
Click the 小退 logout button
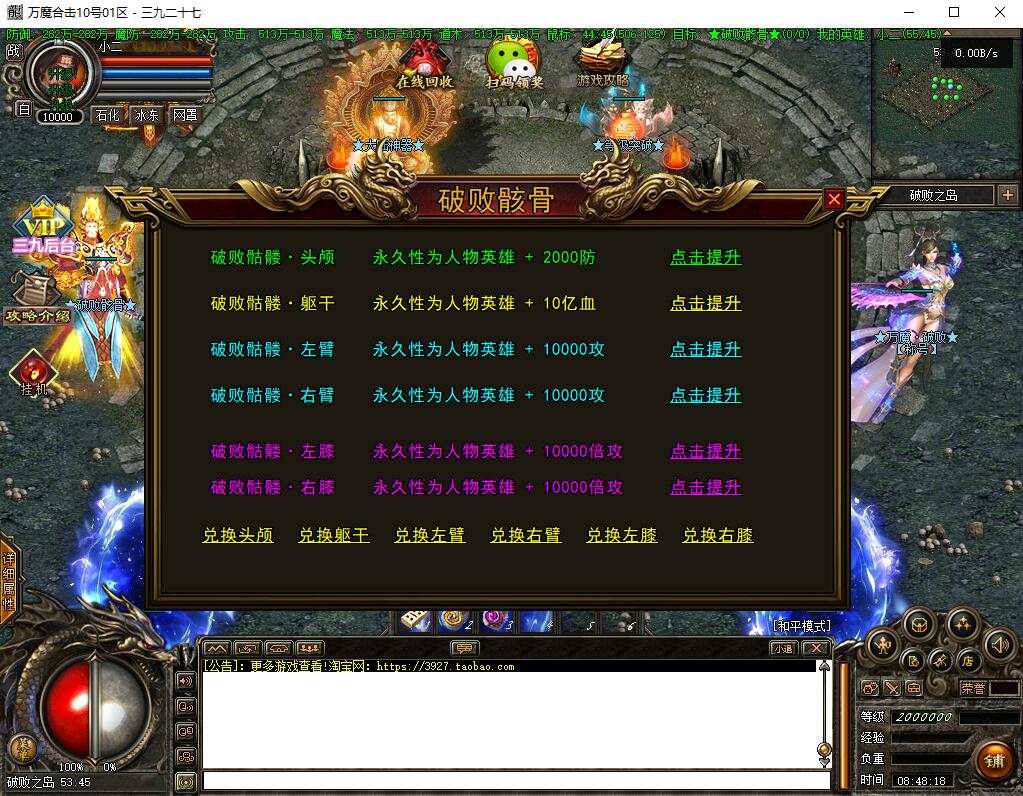coord(784,648)
